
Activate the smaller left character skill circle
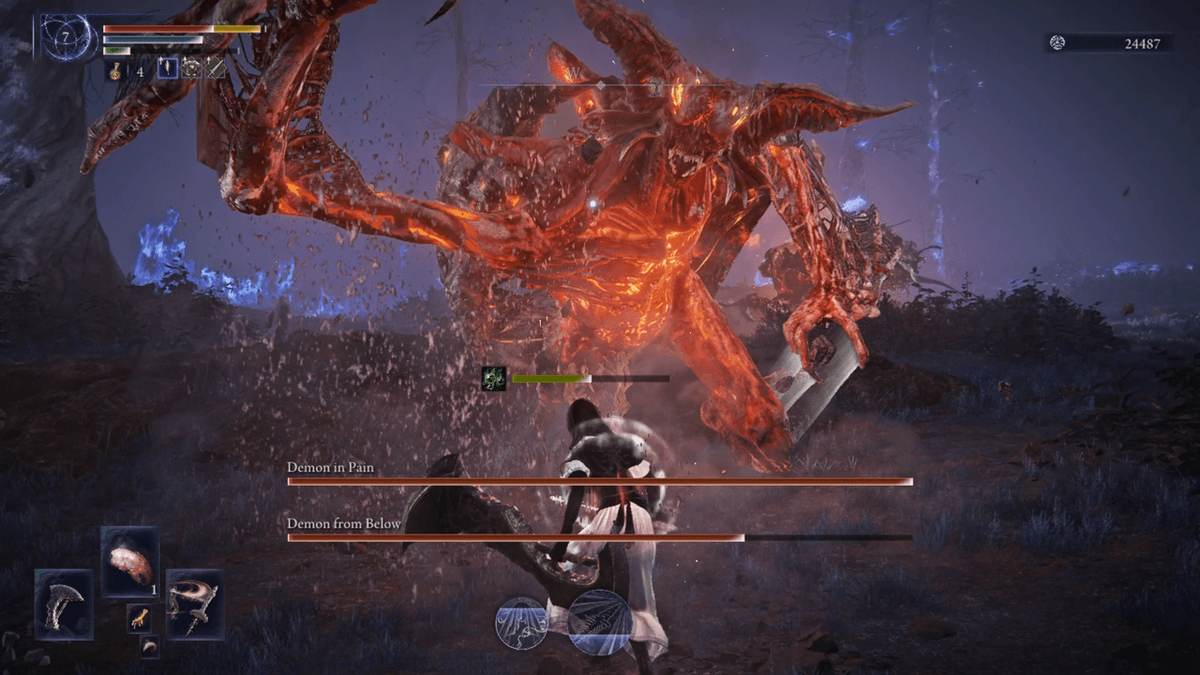pos(522,622)
